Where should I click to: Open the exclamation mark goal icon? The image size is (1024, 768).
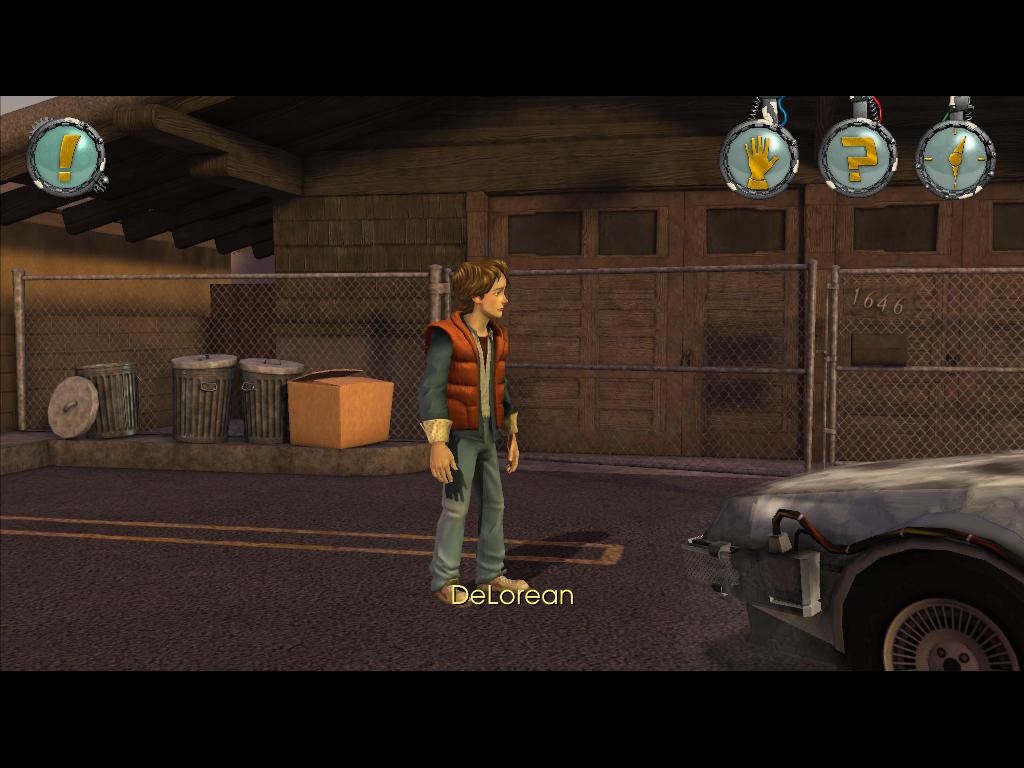pyautogui.click(x=66, y=156)
